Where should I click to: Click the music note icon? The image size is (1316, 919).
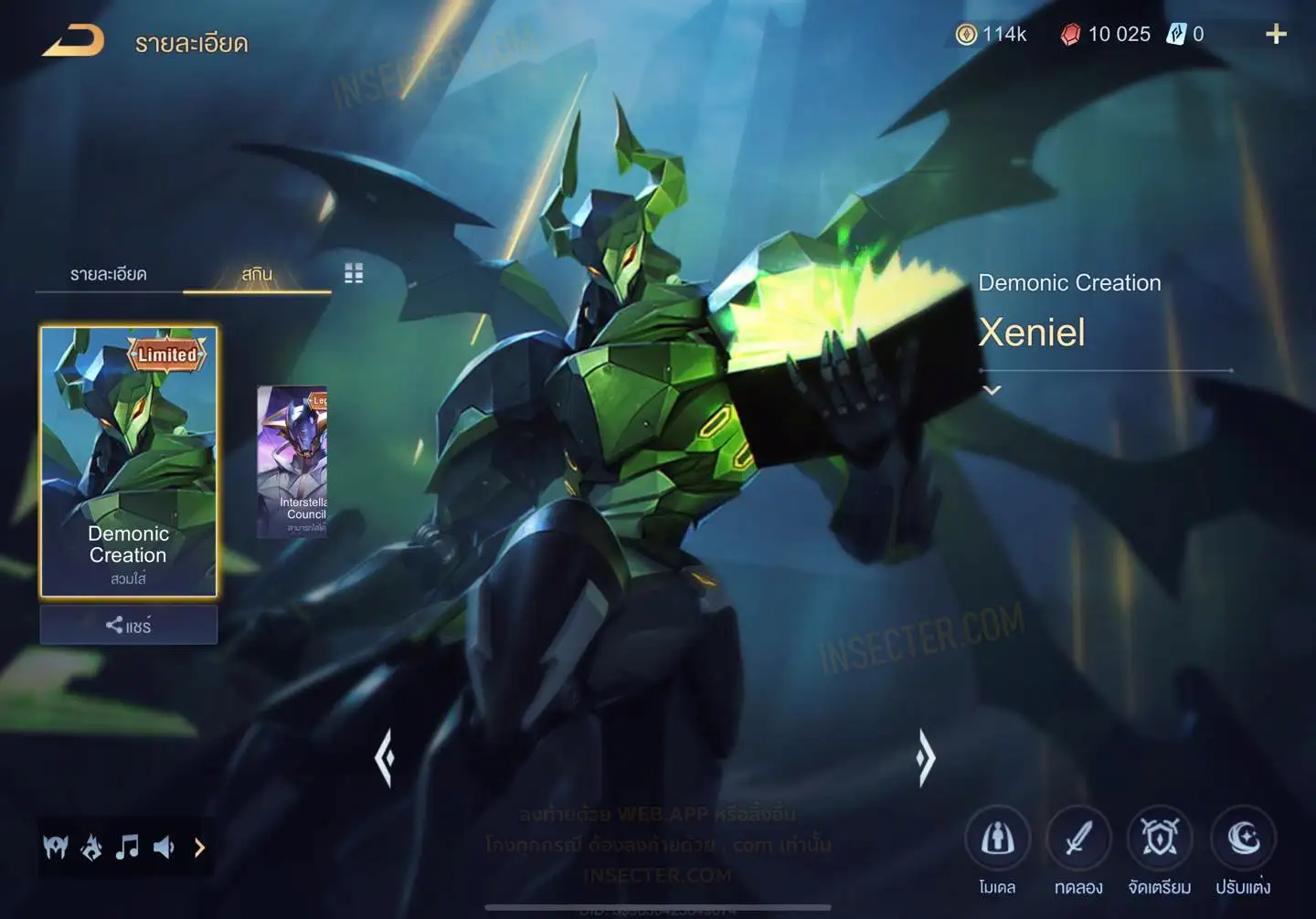point(127,848)
